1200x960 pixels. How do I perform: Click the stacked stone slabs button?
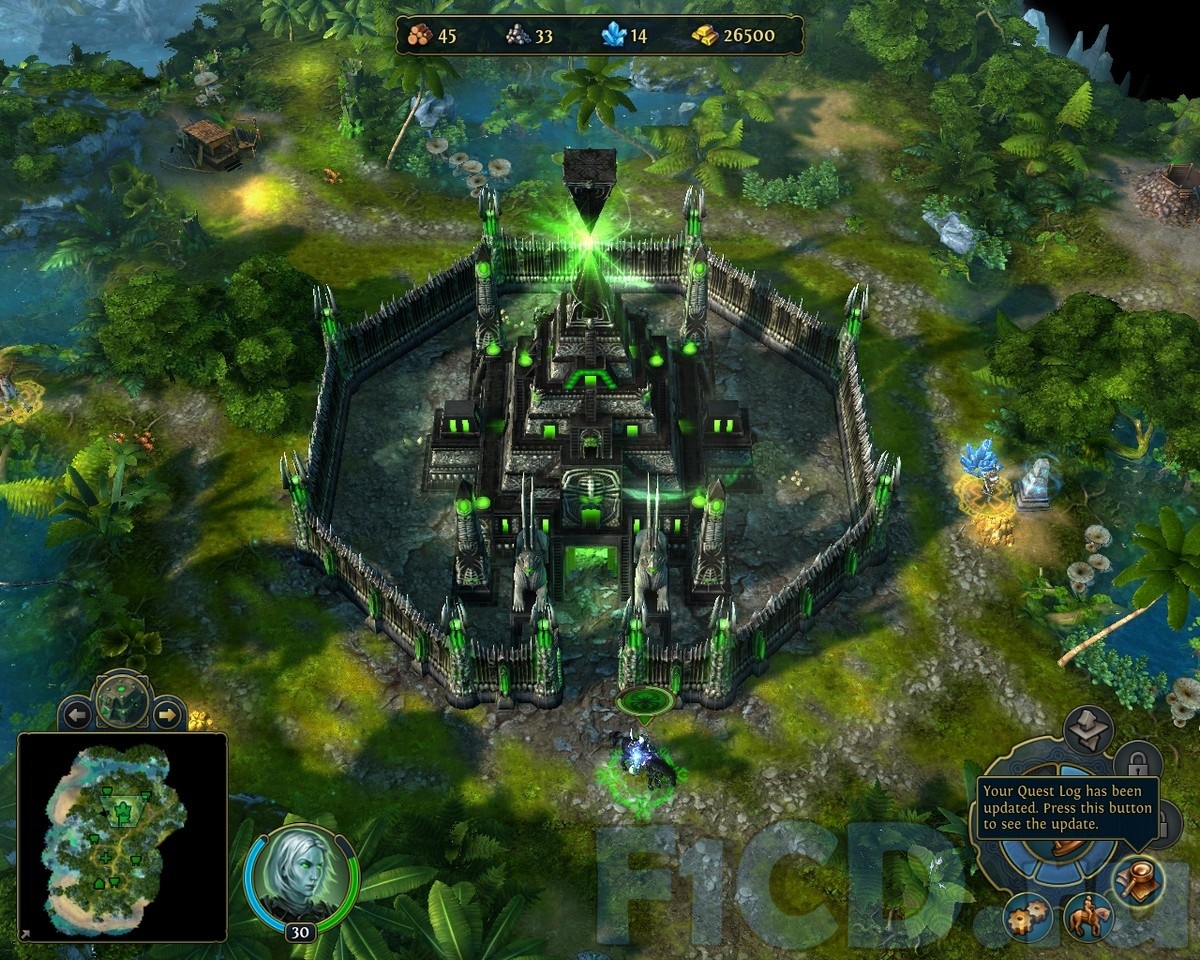pyautogui.click(x=1087, y=731)
